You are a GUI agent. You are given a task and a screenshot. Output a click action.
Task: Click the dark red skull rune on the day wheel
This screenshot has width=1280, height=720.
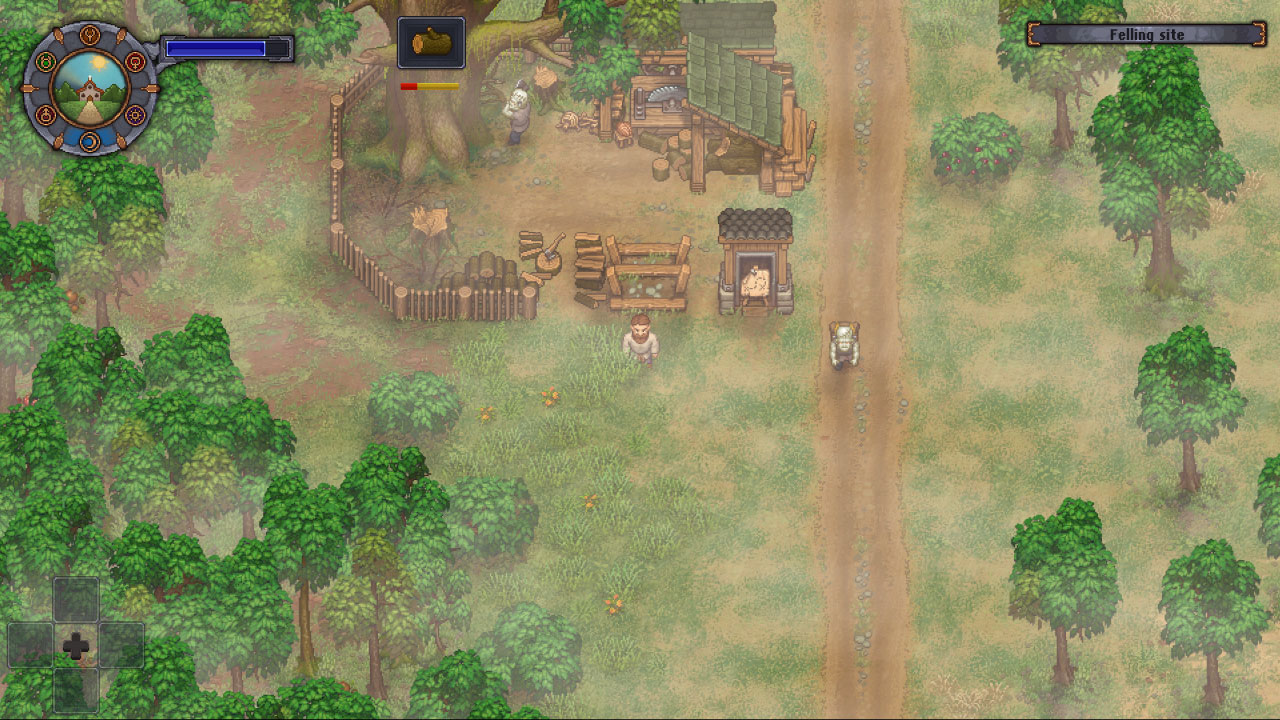45,114
